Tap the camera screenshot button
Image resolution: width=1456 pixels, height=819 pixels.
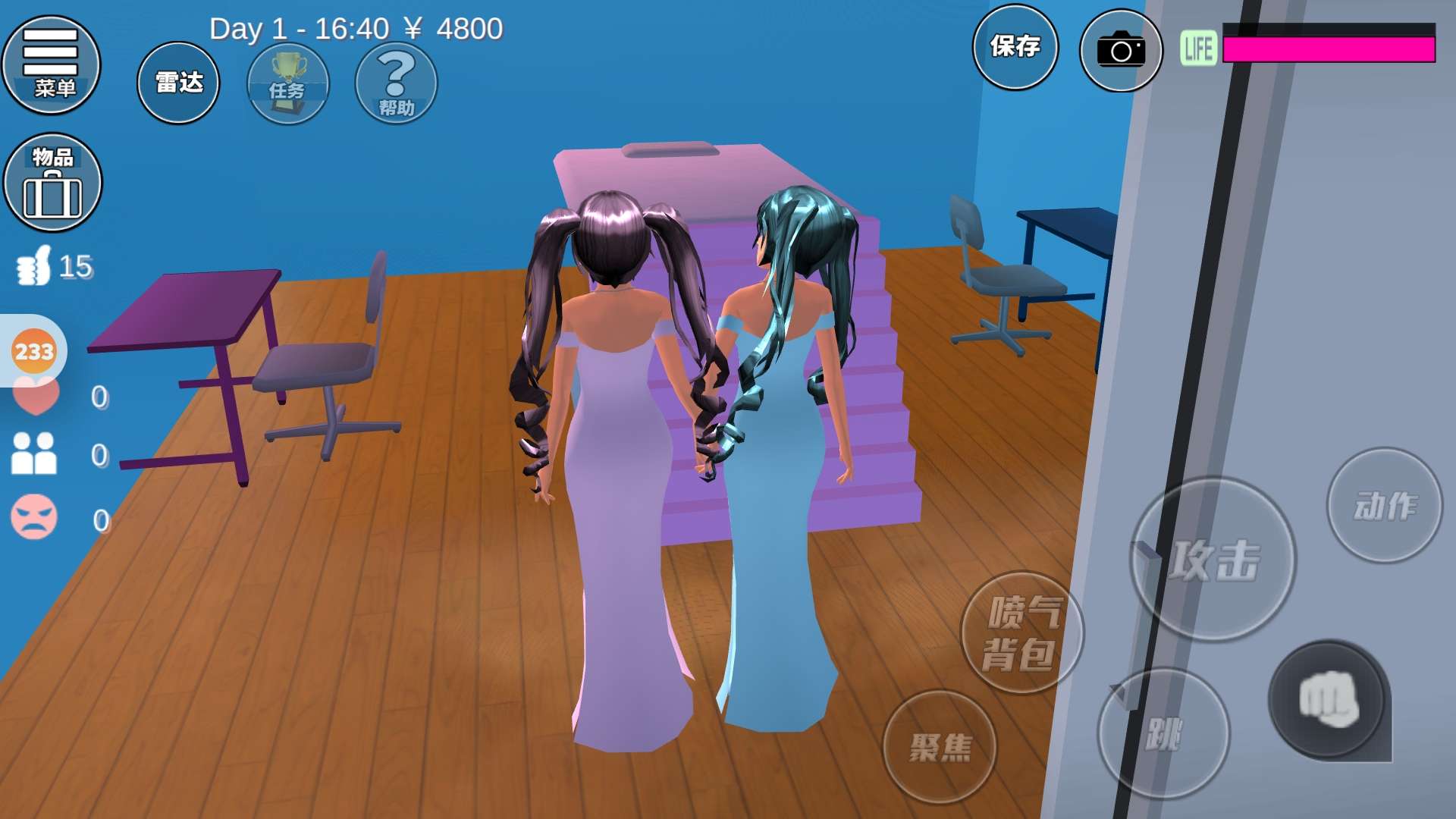pos(1121,50)
